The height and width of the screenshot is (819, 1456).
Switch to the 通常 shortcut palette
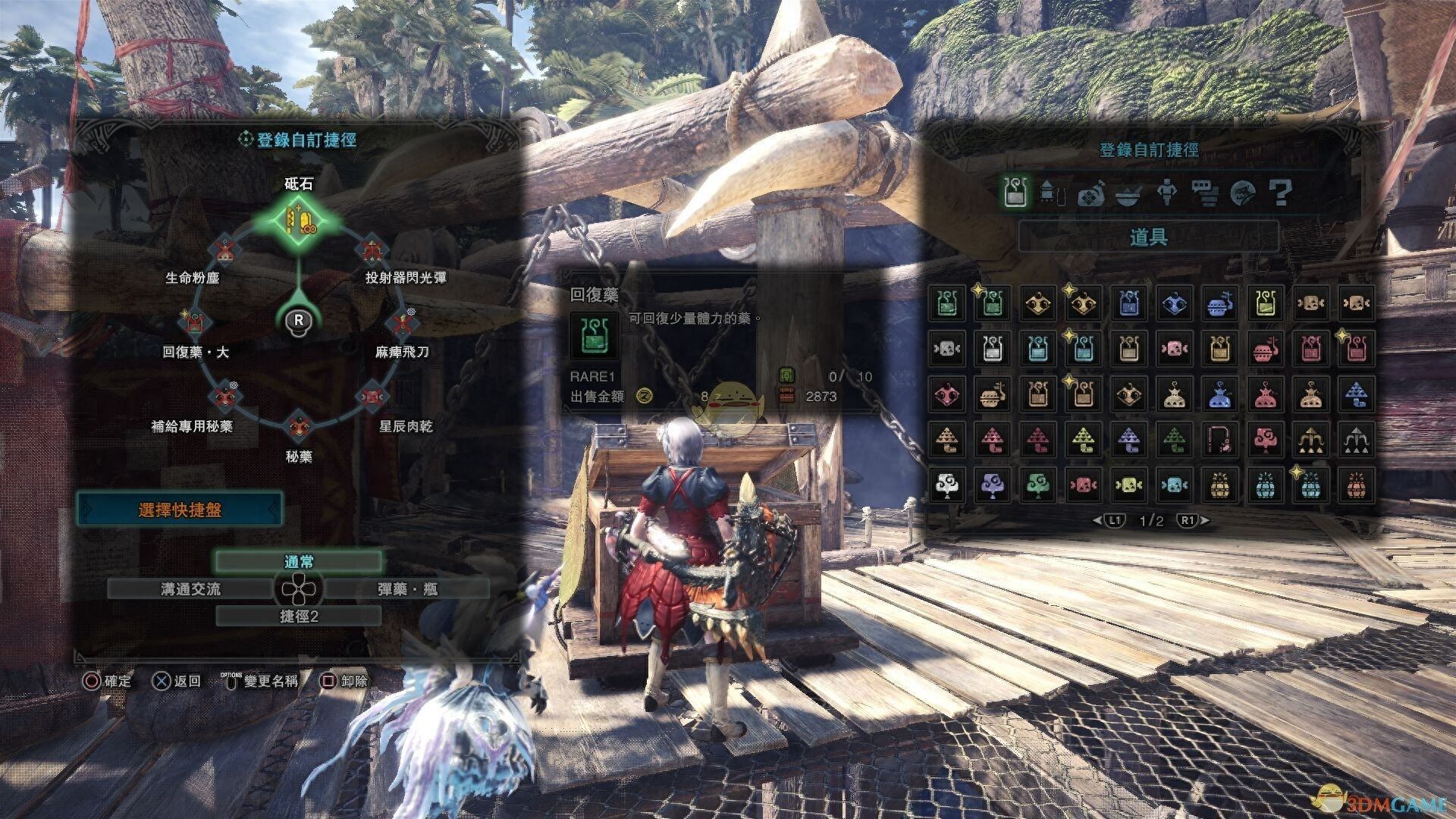[299, 562]
